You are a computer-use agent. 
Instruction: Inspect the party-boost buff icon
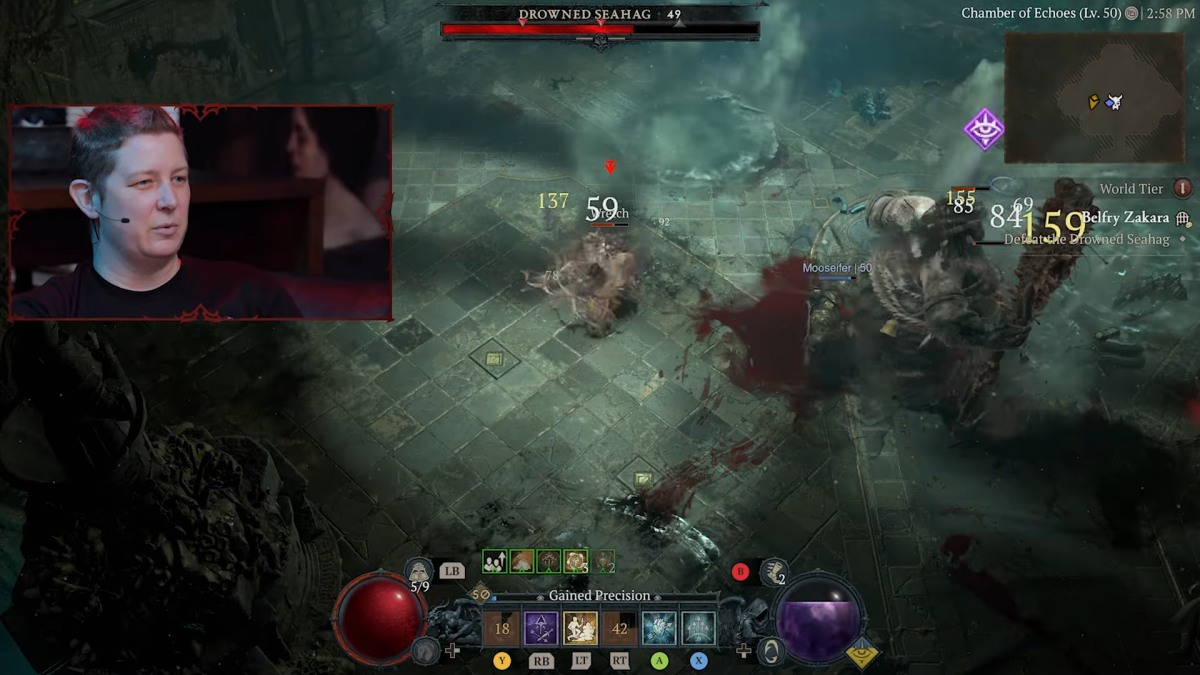point(494,561)
